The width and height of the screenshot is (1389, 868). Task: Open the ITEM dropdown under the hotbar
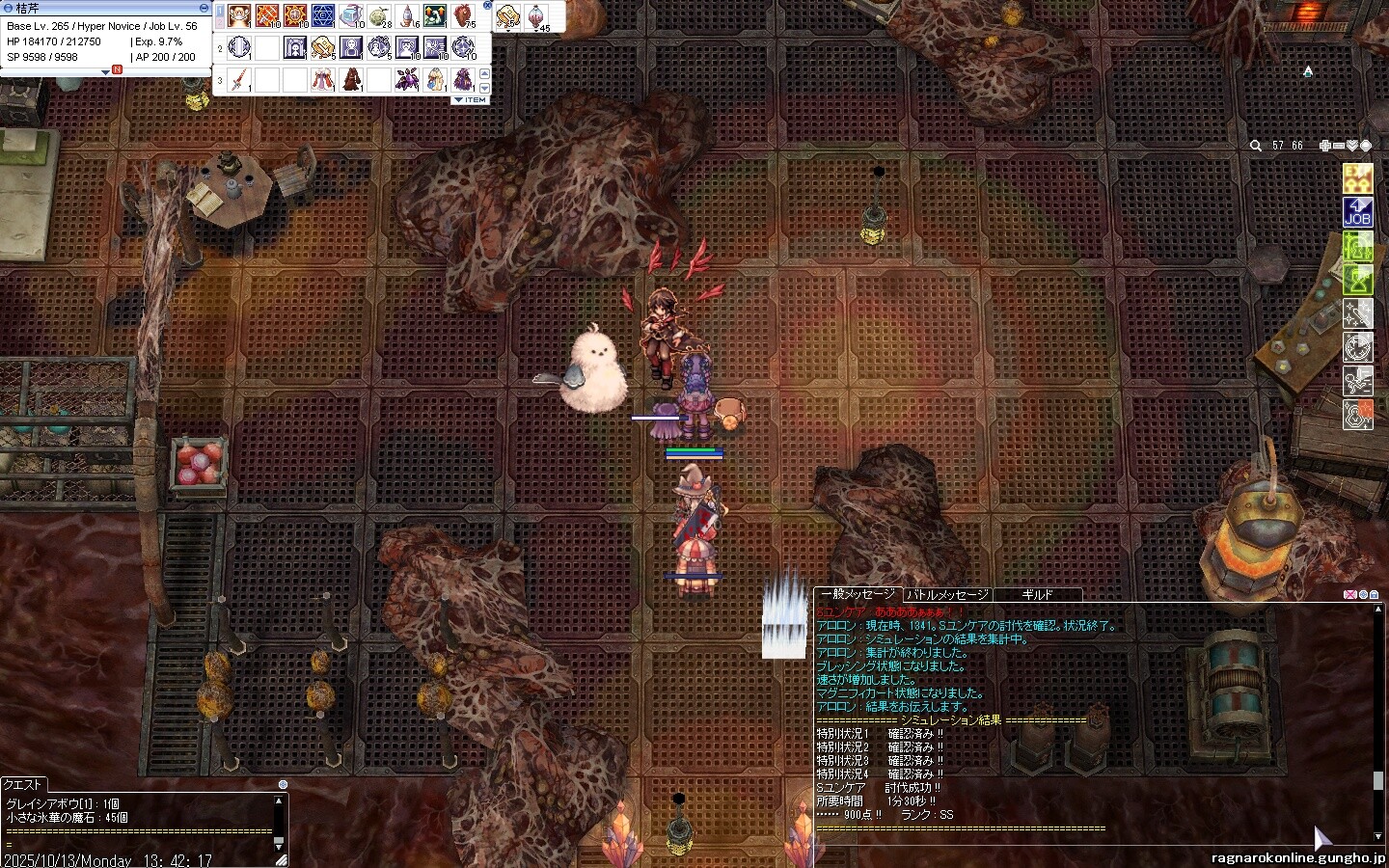(x=470, y=99)
